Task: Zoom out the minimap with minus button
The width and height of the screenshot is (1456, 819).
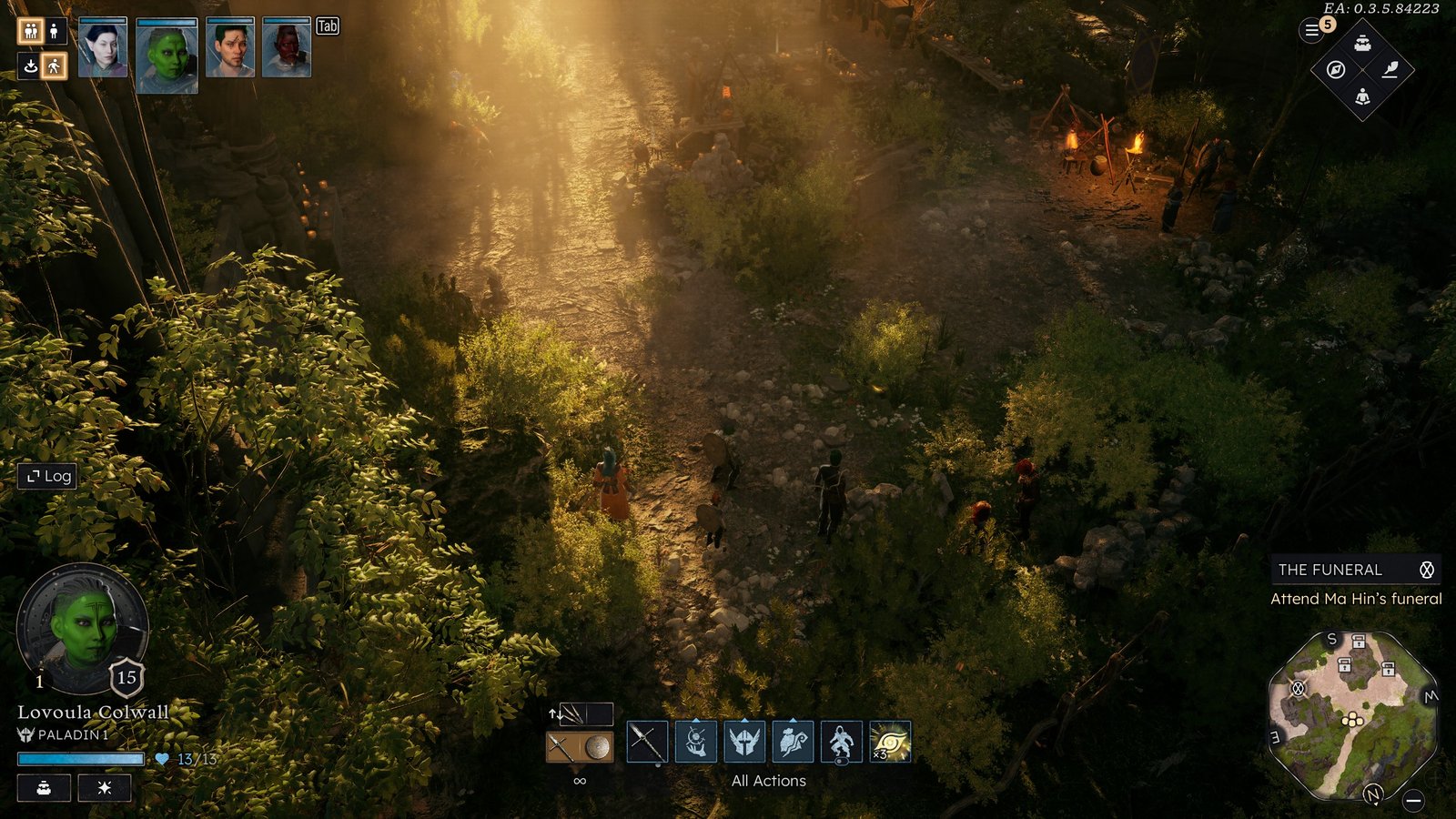Action: click(x=1413, y=801)
